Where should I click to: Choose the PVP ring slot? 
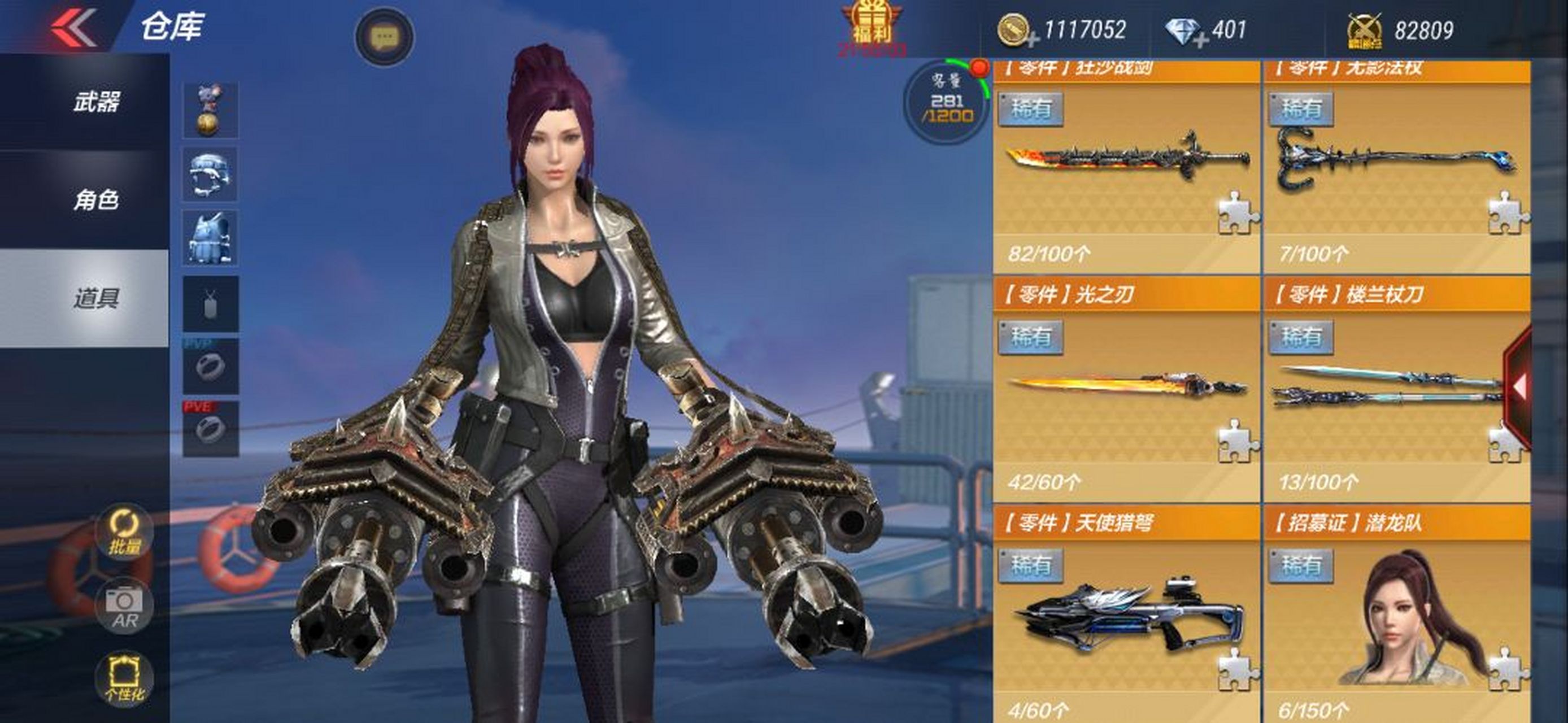point(211,367)
